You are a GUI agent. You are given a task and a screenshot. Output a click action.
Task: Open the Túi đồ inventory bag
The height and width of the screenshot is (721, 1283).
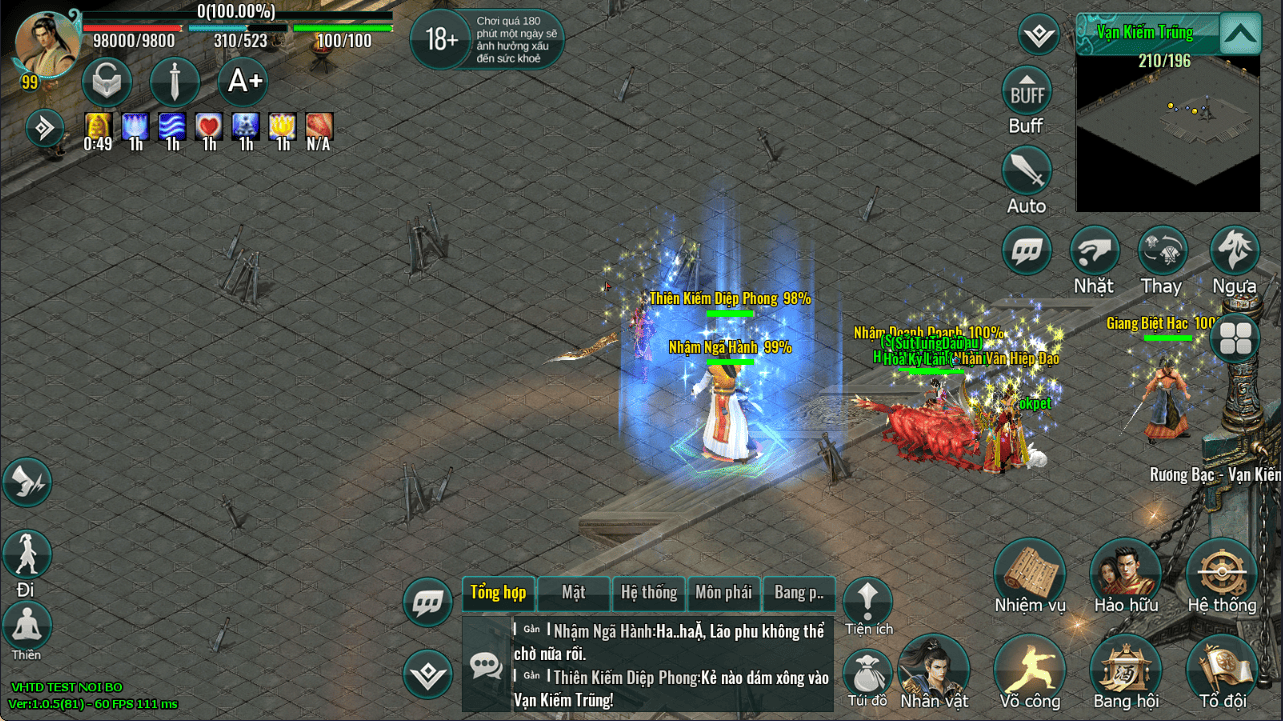coord(866,673)
